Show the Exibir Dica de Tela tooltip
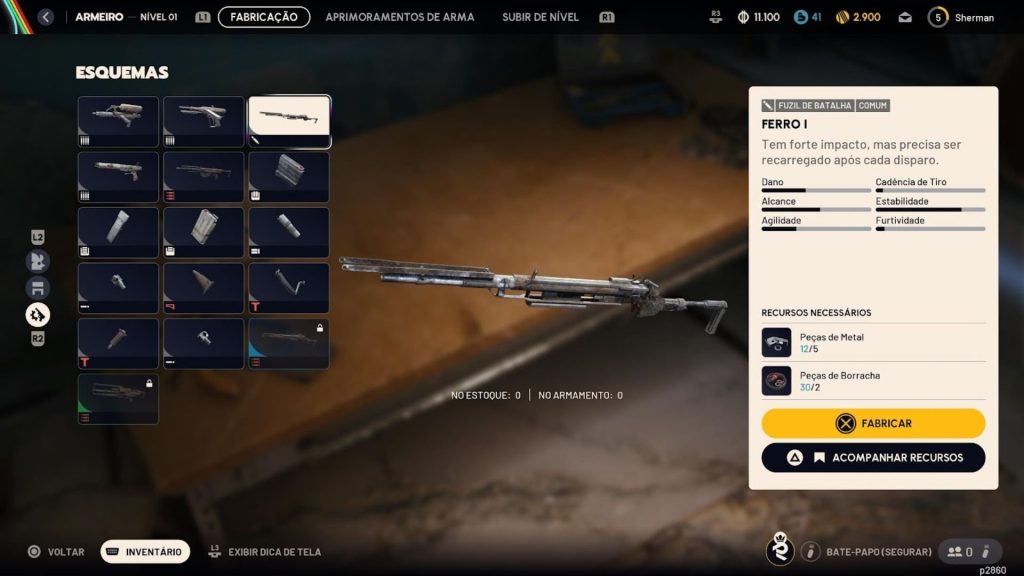 265,551
